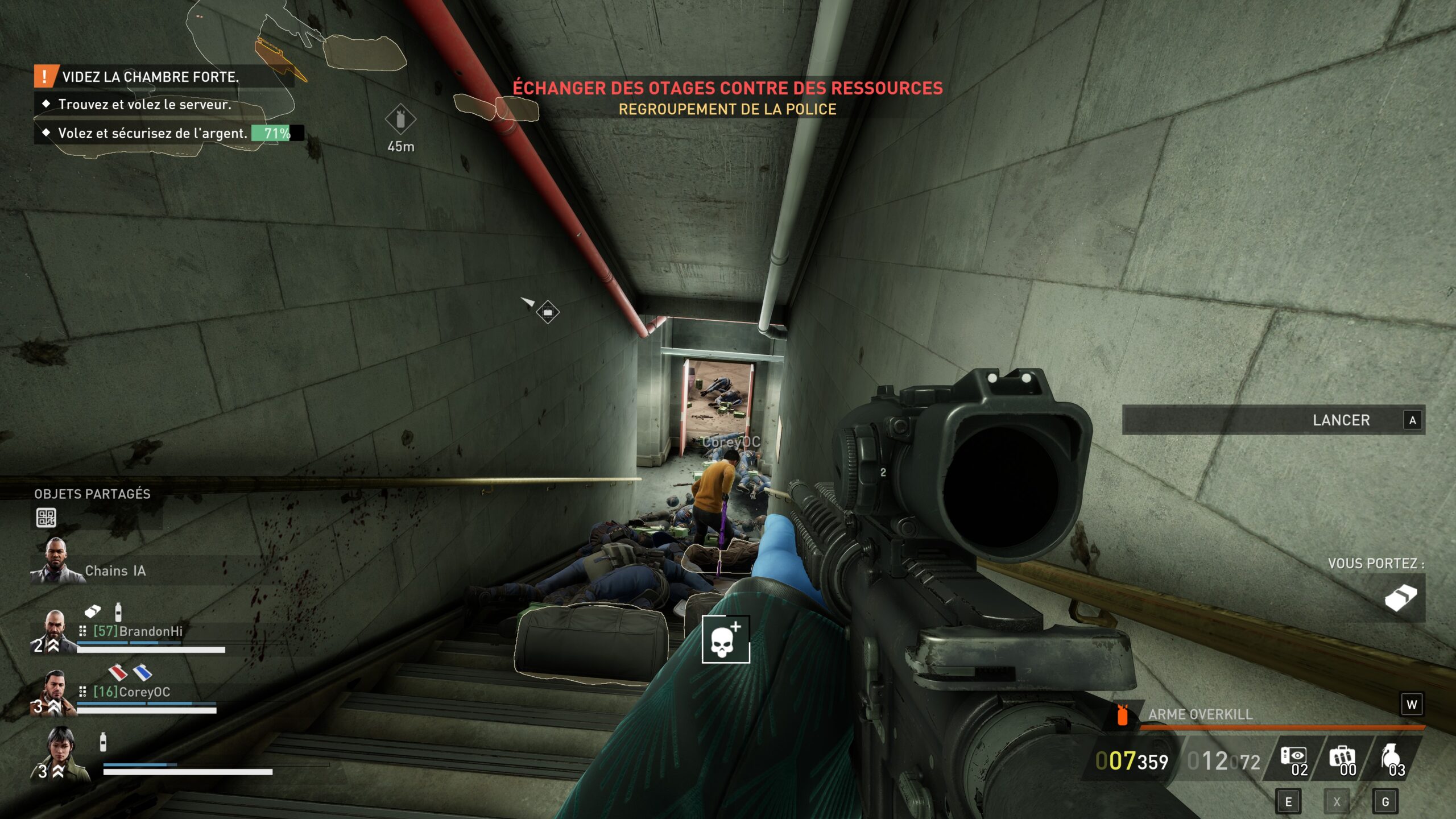Toggle the blue dog tag above CoreyOC
This screenshot has width=1456, height=819.
[142, 673]
